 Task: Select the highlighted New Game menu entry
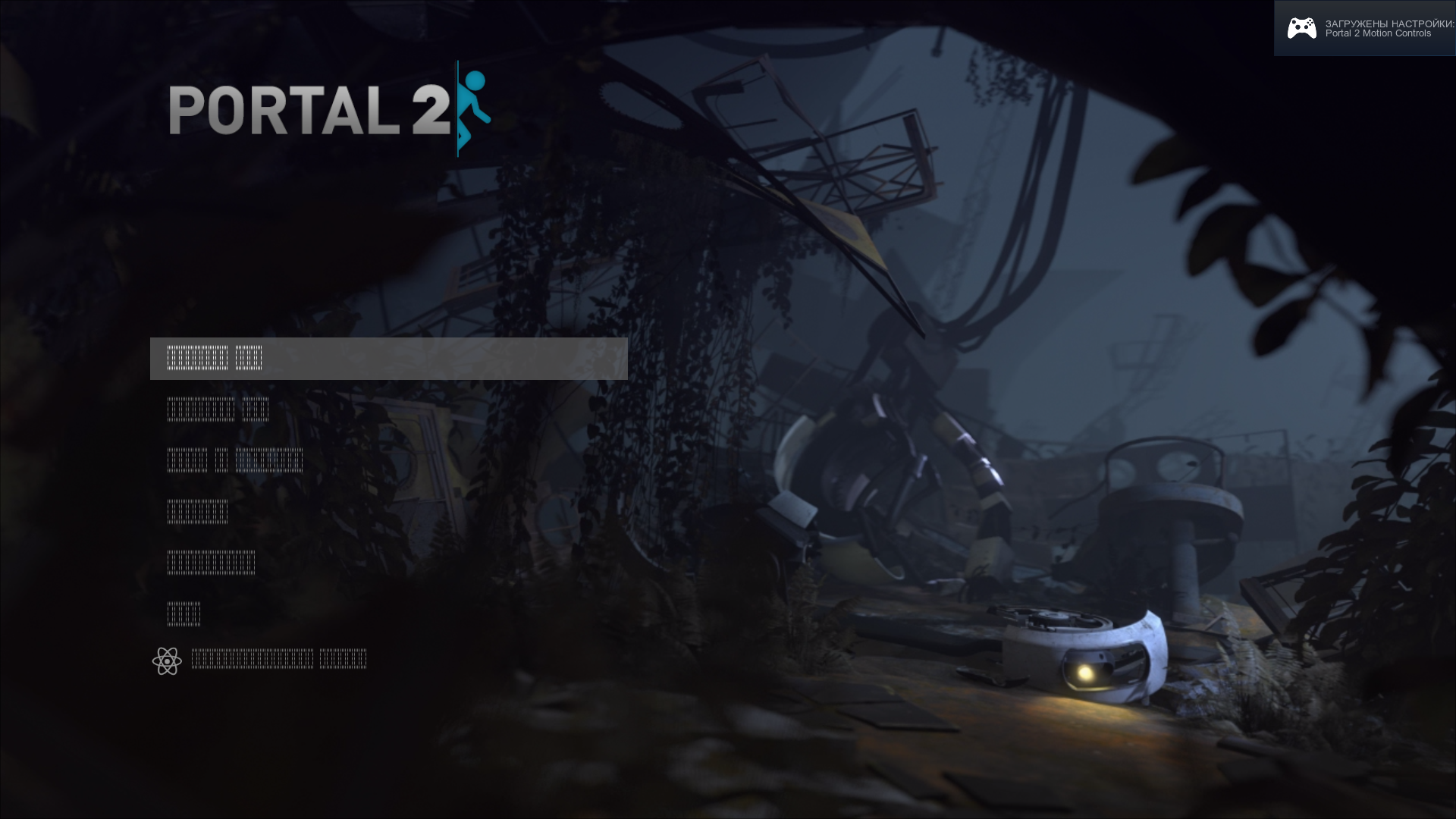click(215, 358)
